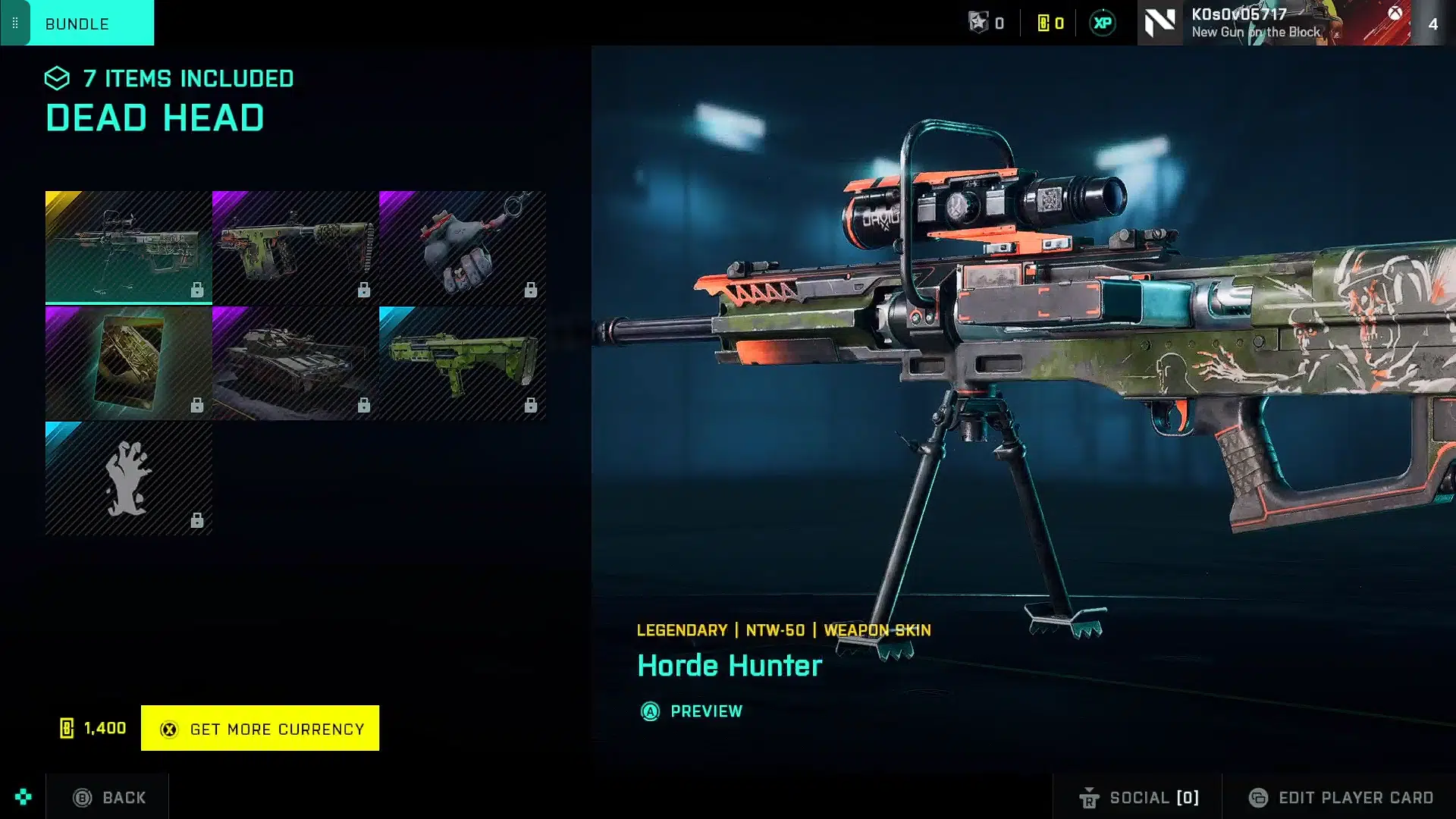Open the XP boost icon
The width and height of the screenshot is (1456, 819).
tap(1103, 24)
